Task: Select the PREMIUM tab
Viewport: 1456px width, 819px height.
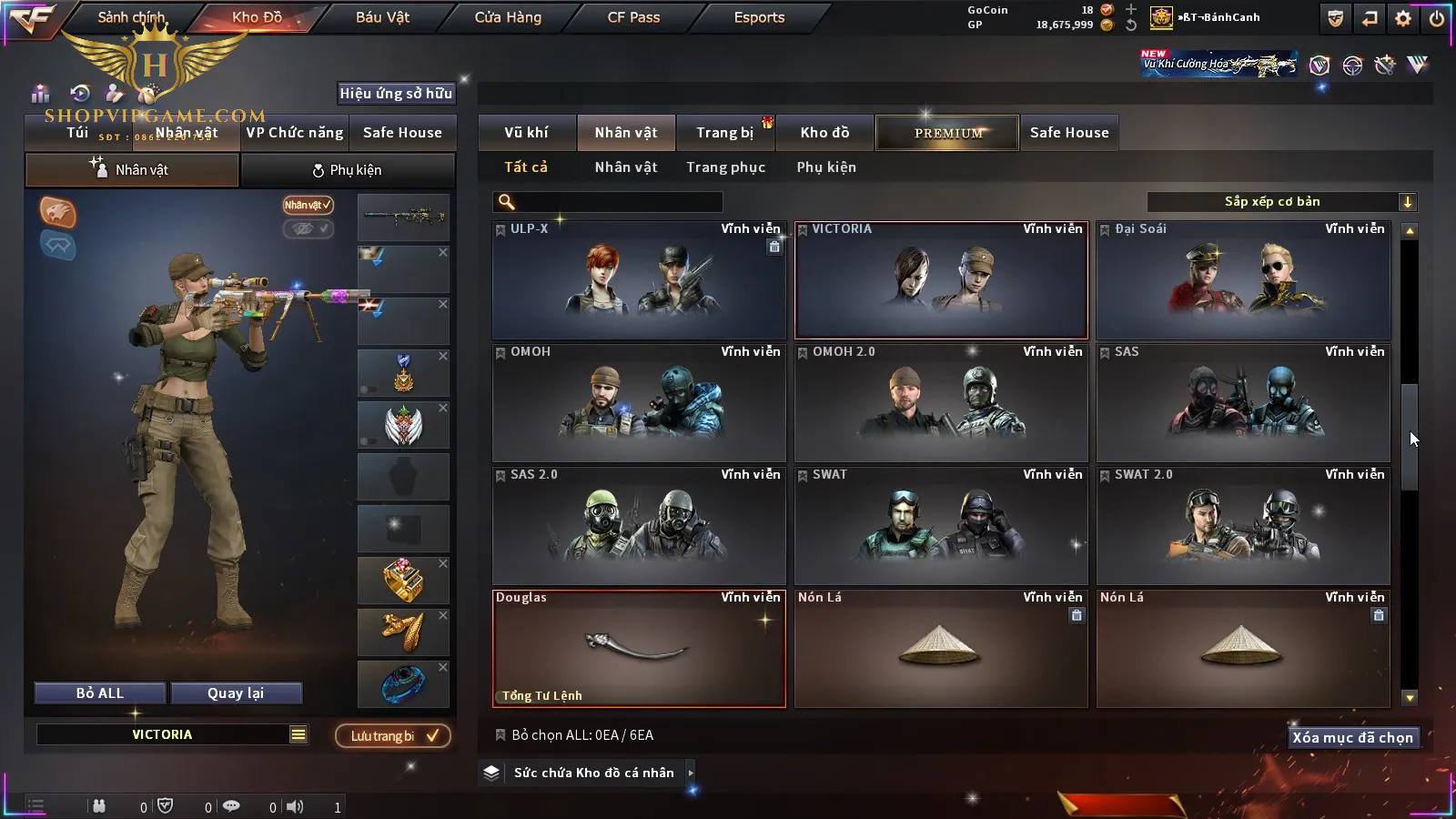Action: coord(947,133)
